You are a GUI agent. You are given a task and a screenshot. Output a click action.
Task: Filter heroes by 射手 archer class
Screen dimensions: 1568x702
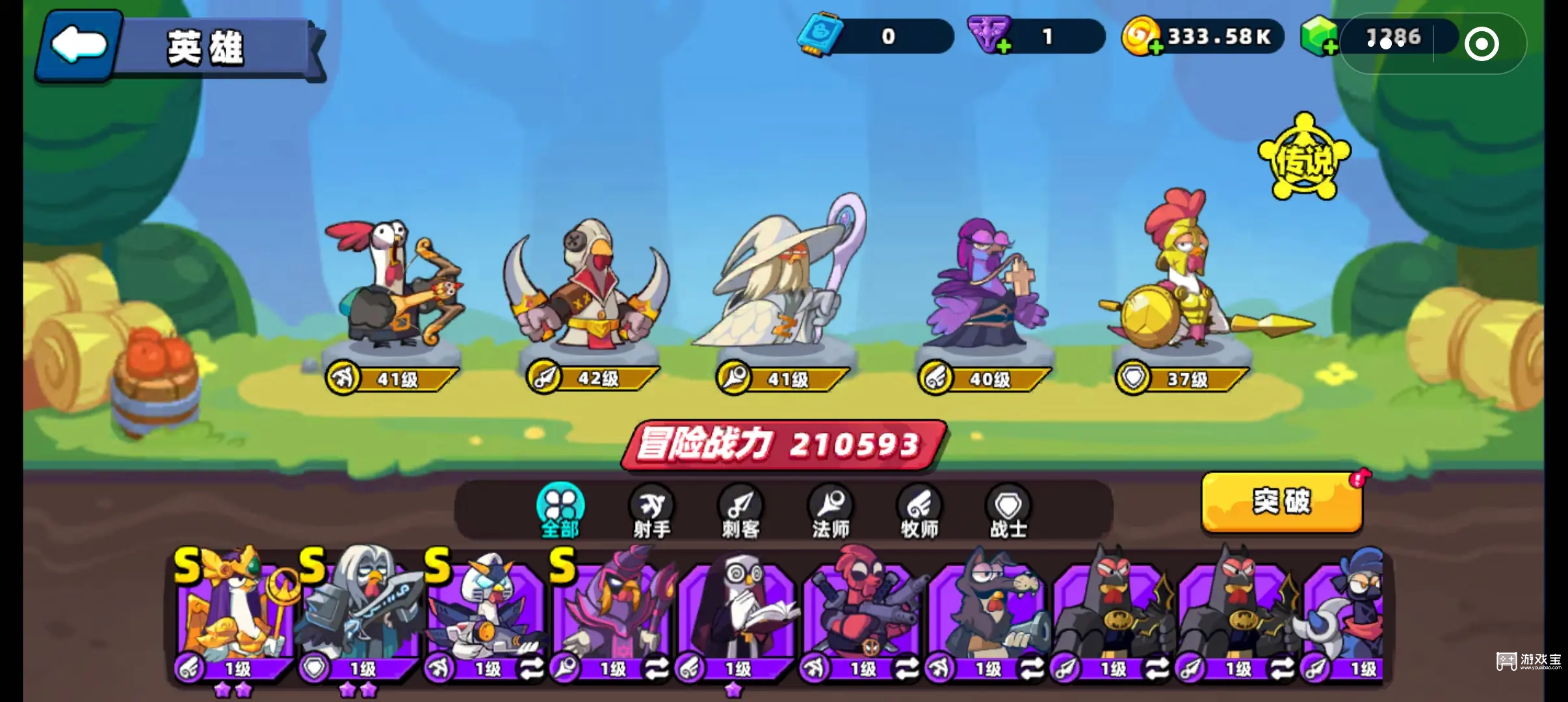coord(651,512)
